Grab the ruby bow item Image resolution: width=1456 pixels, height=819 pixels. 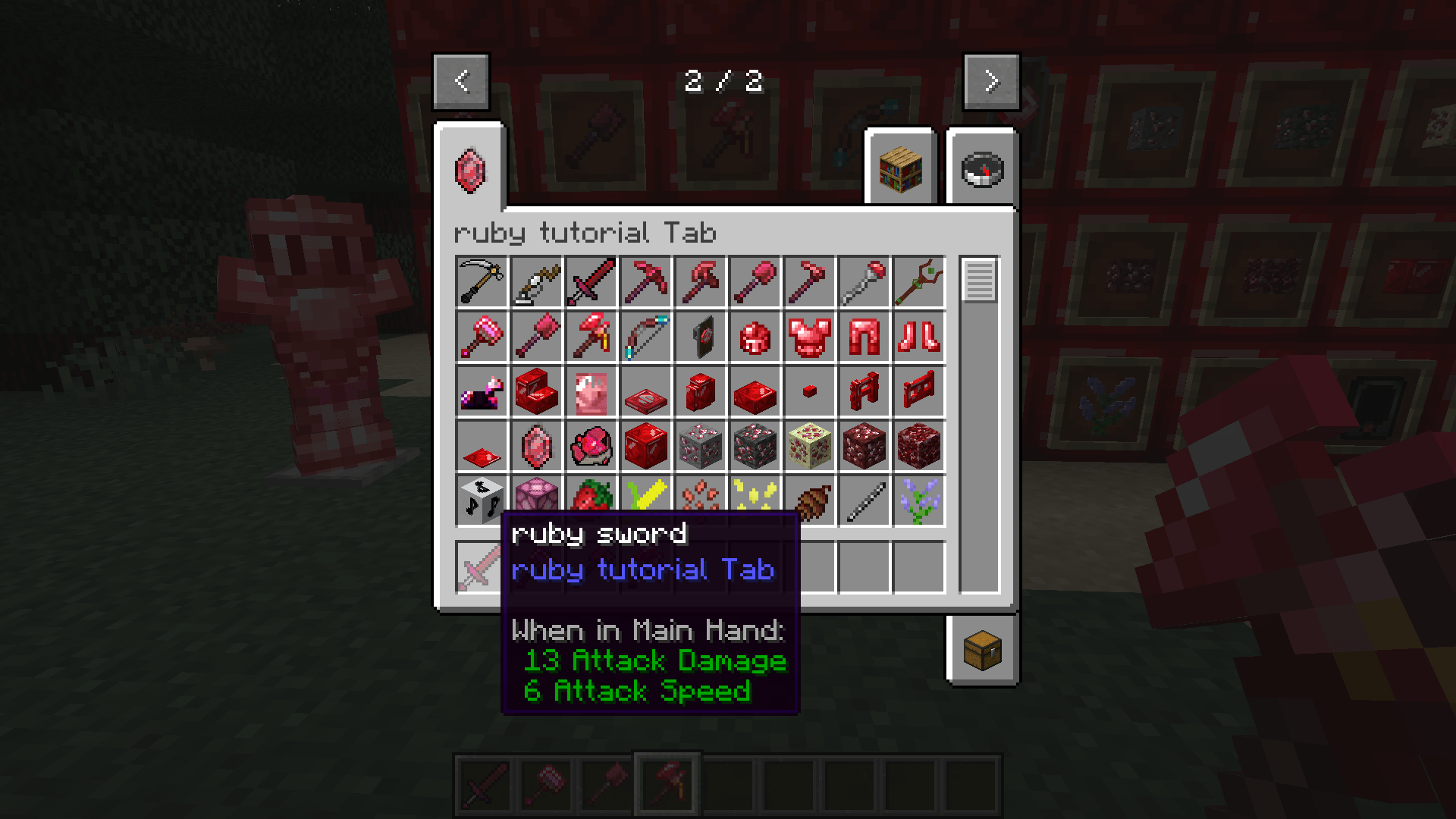[645, 337]
